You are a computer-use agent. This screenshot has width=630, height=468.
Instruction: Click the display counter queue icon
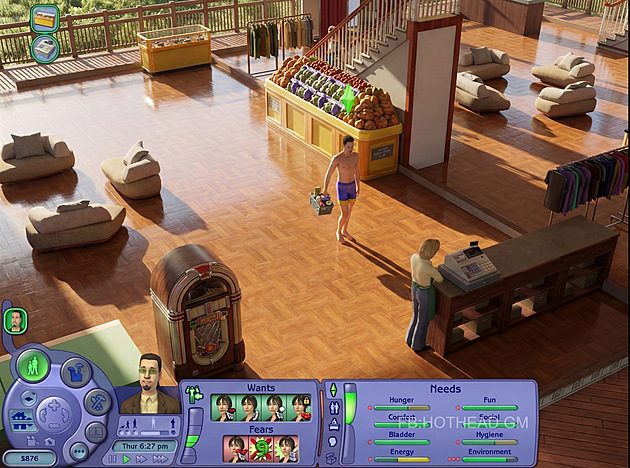click(x=44, y=17)
